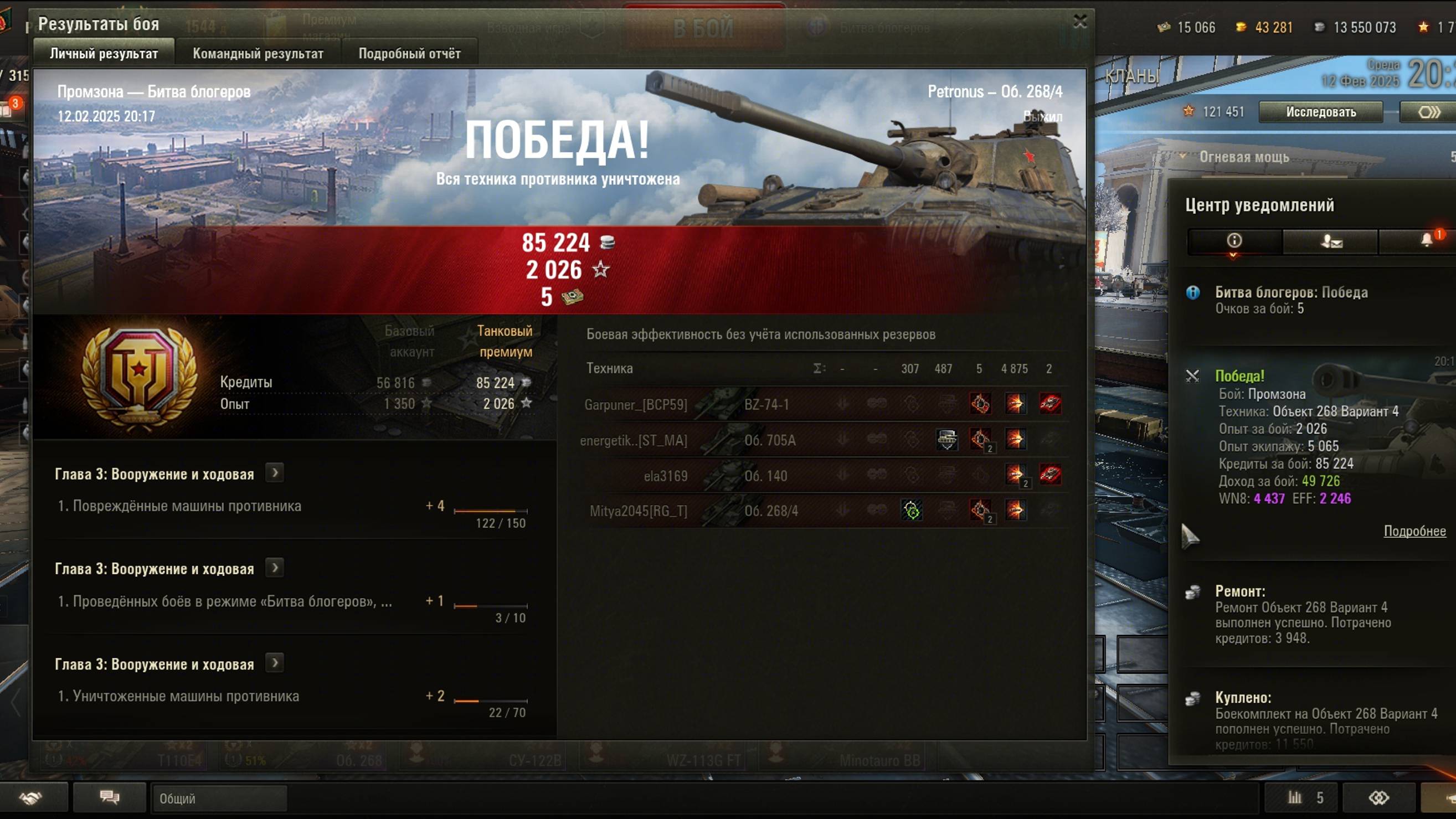Open the info notifications tab

coord(1234,241)
